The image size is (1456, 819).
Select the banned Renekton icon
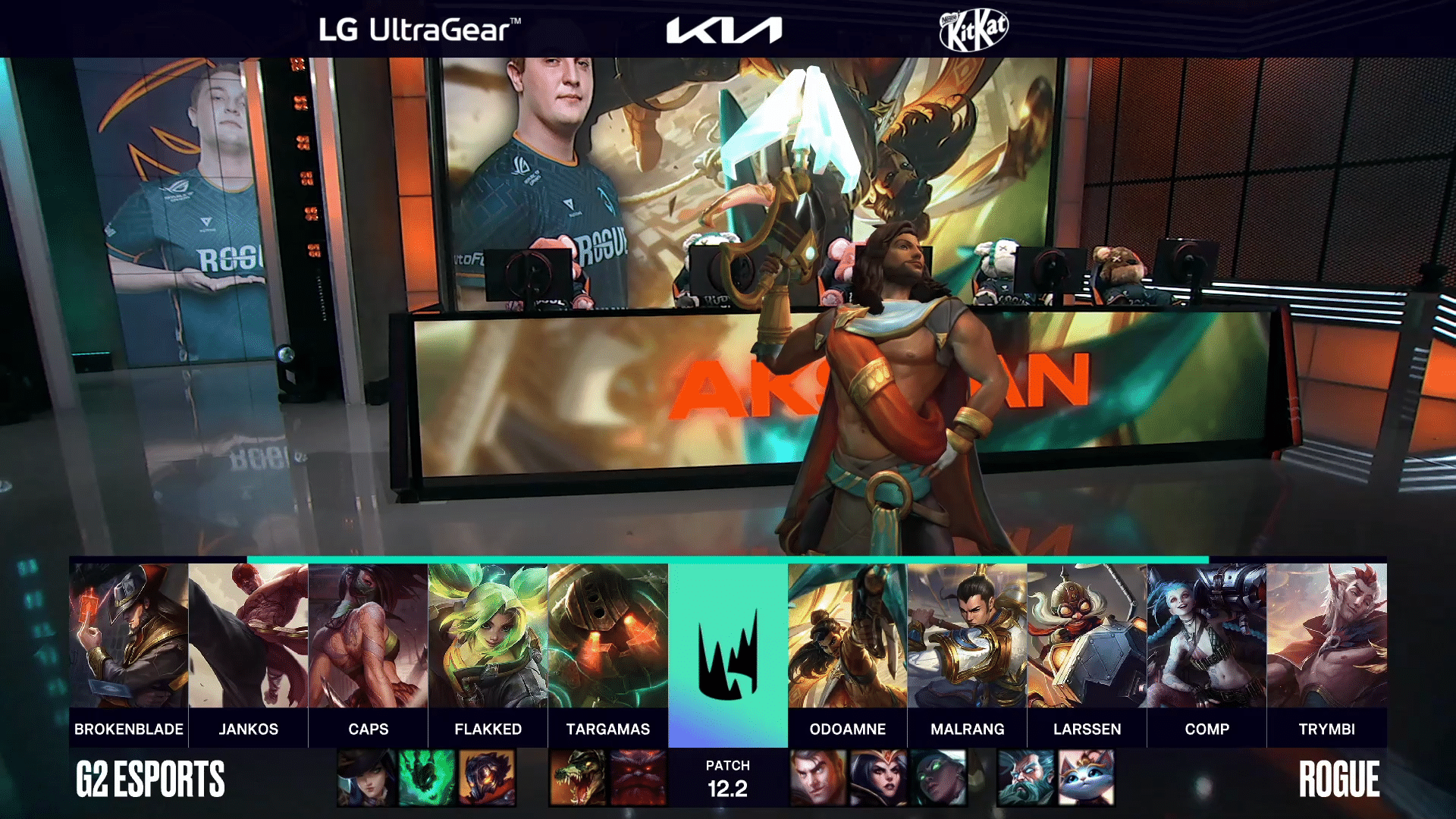578,777
